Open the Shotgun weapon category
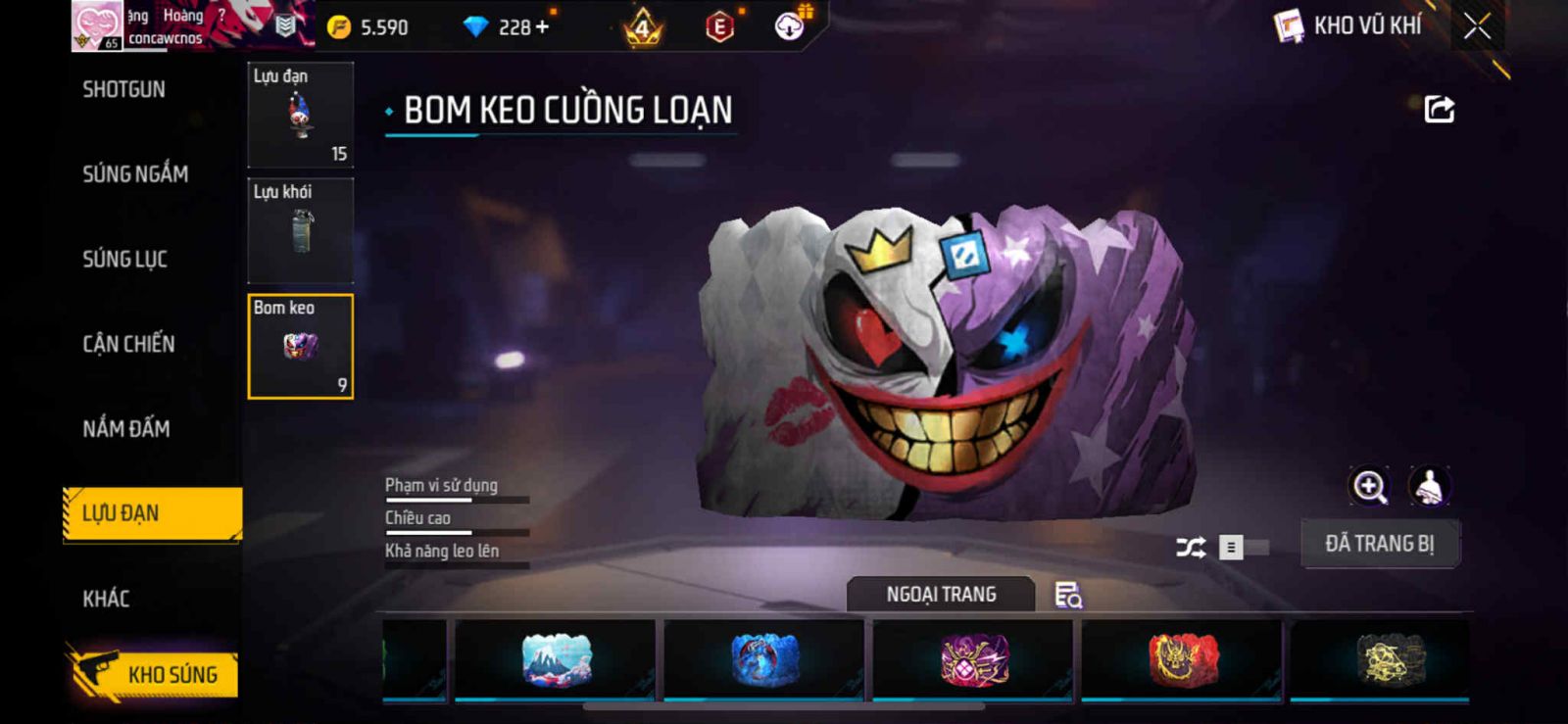 [x=123, y=90]
